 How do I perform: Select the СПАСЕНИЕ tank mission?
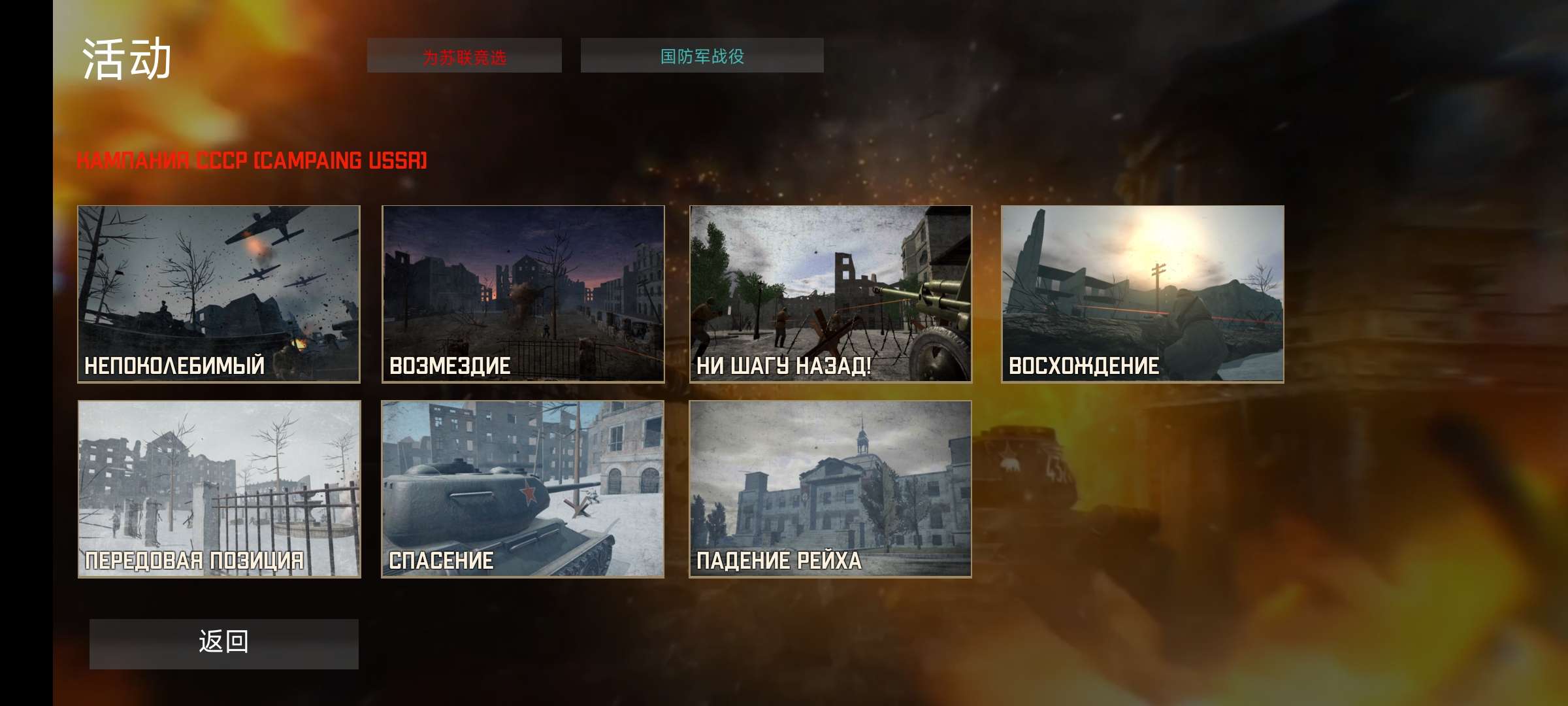[523, 489]
